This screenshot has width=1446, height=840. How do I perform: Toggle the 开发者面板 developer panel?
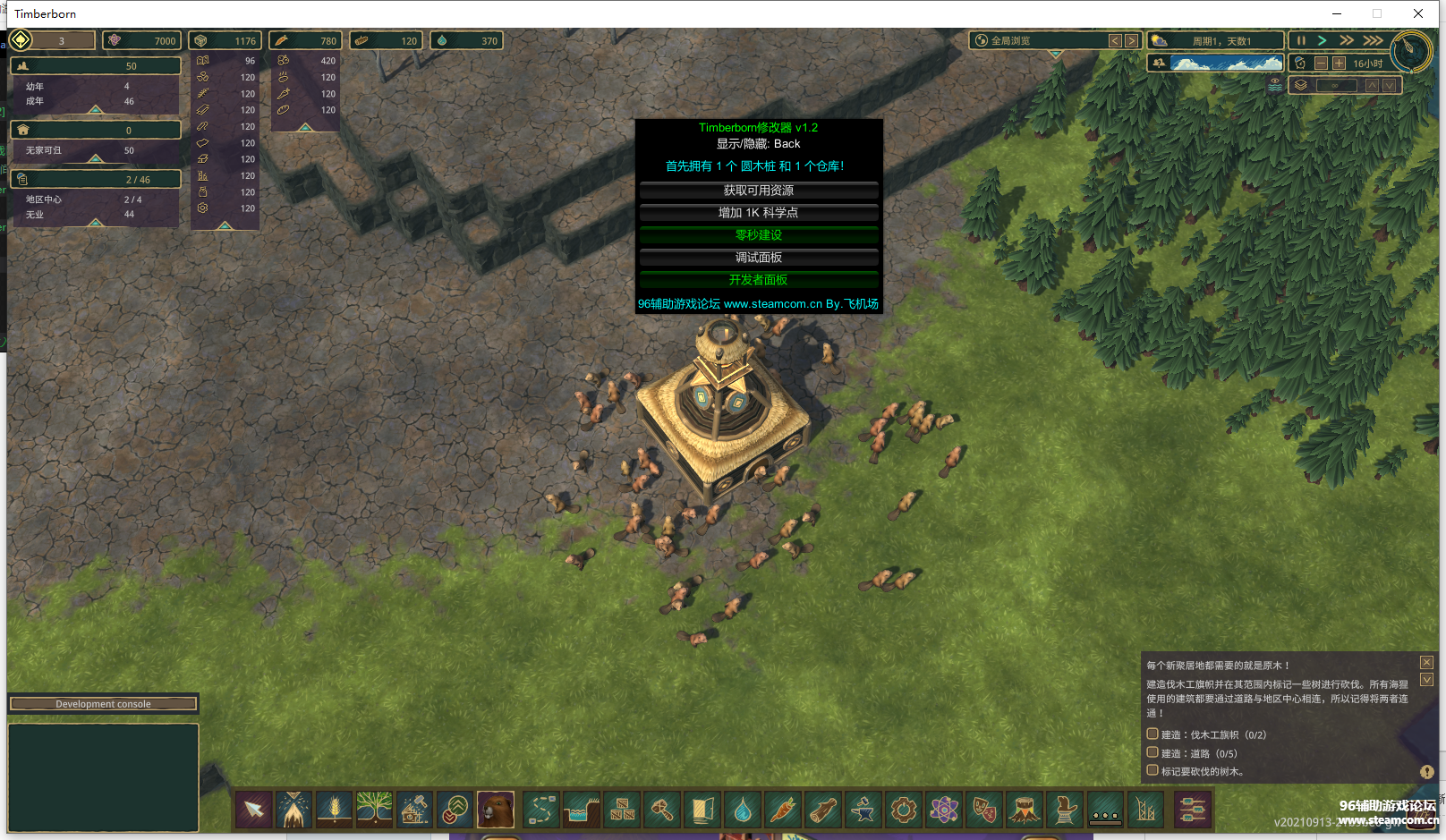coord(758,280)
